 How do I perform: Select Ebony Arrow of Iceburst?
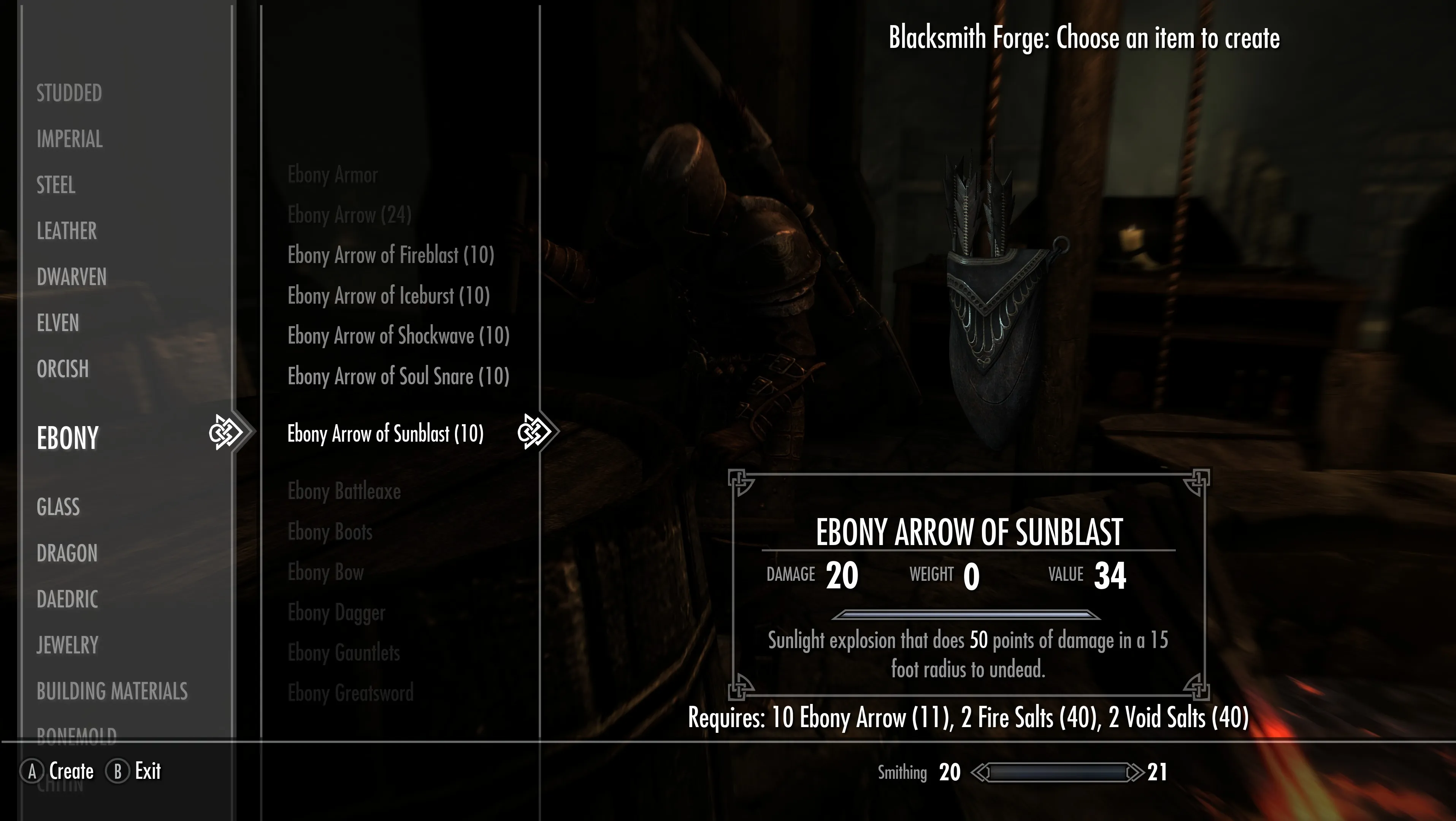pos(388,295)
